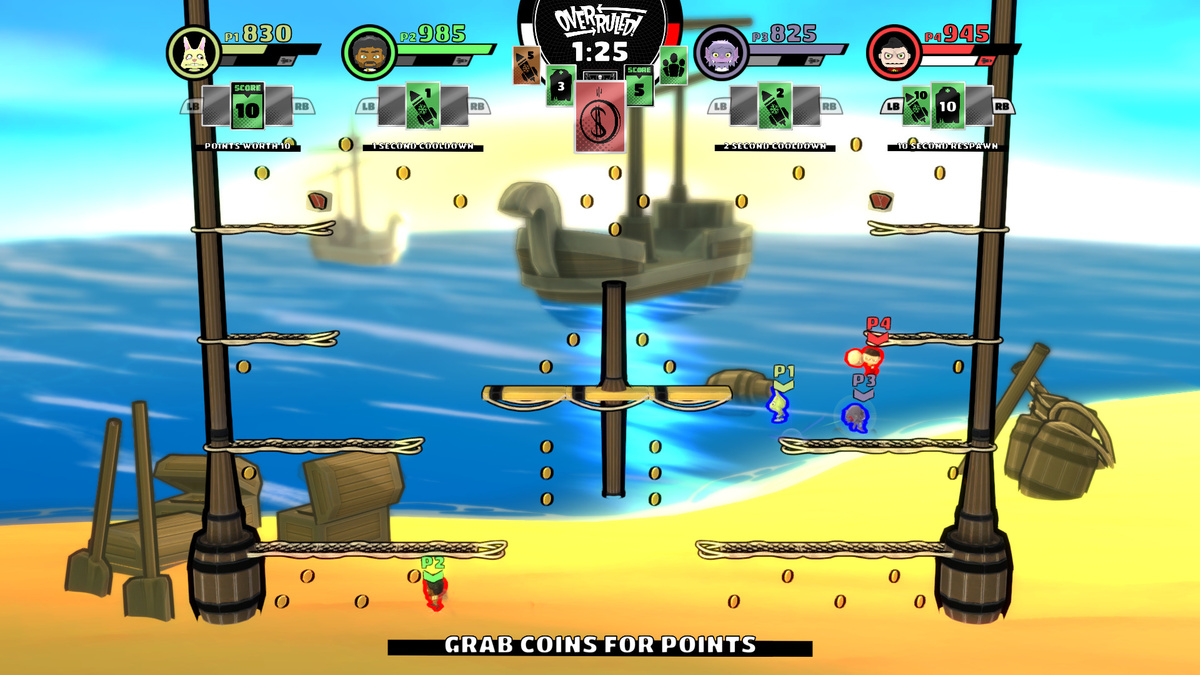The width and height of the screenshot is (1200, 675).
Task: Pick P4's tombstone 10 respawn card
Action: coord(948,105)
